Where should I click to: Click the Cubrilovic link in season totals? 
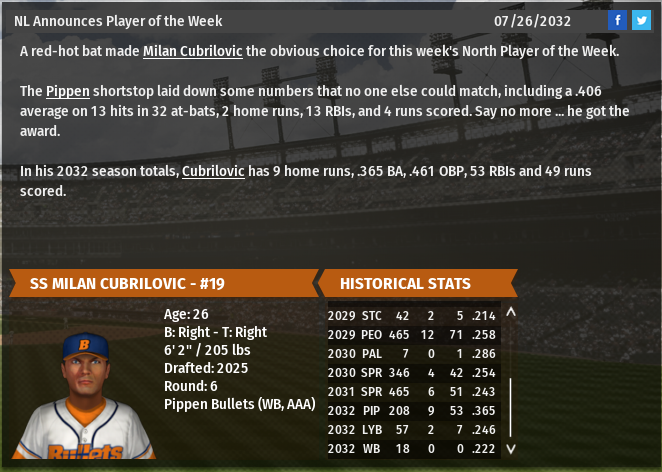(x=213, y=171)
